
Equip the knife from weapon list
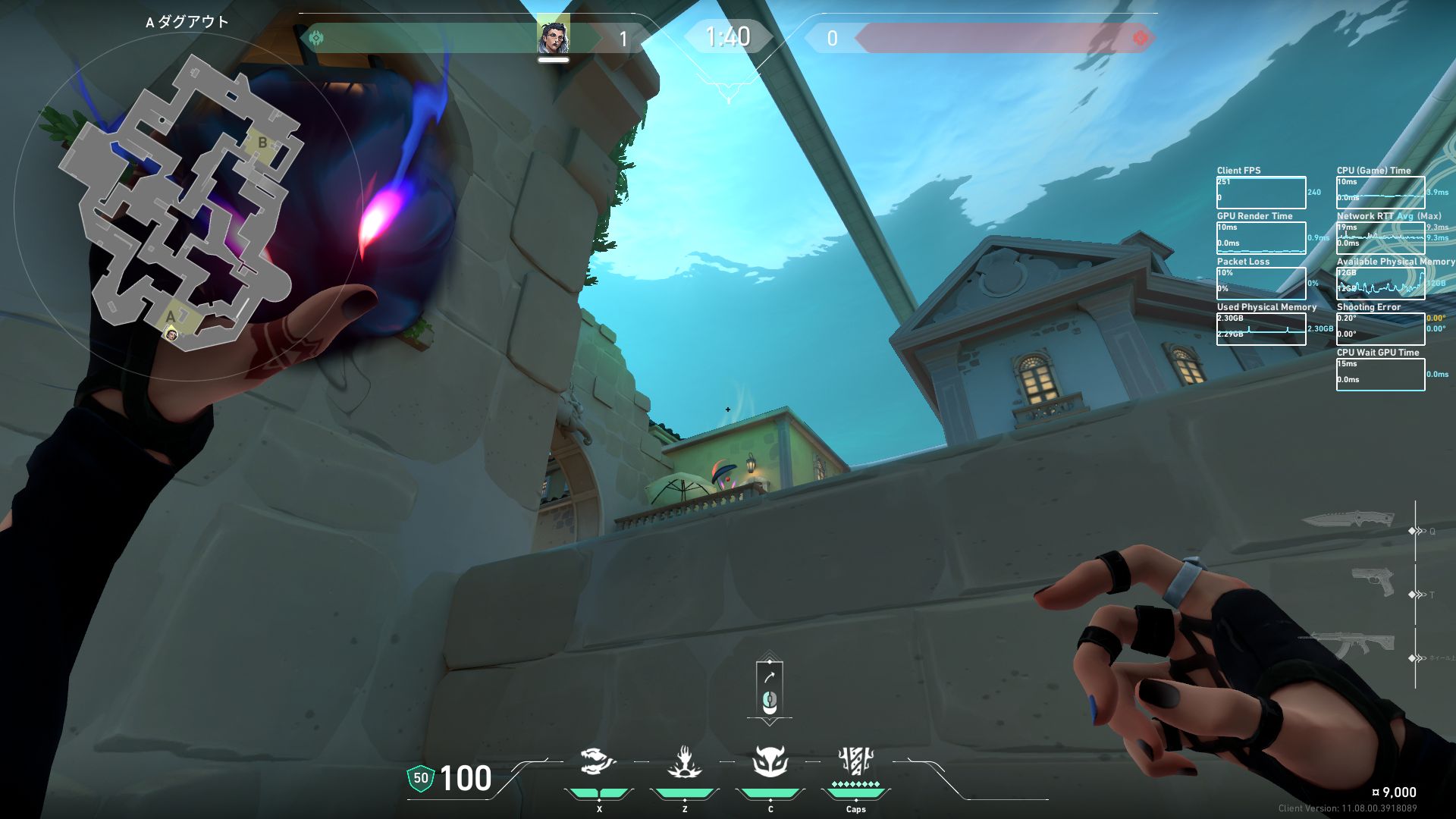pos(1348,519)
